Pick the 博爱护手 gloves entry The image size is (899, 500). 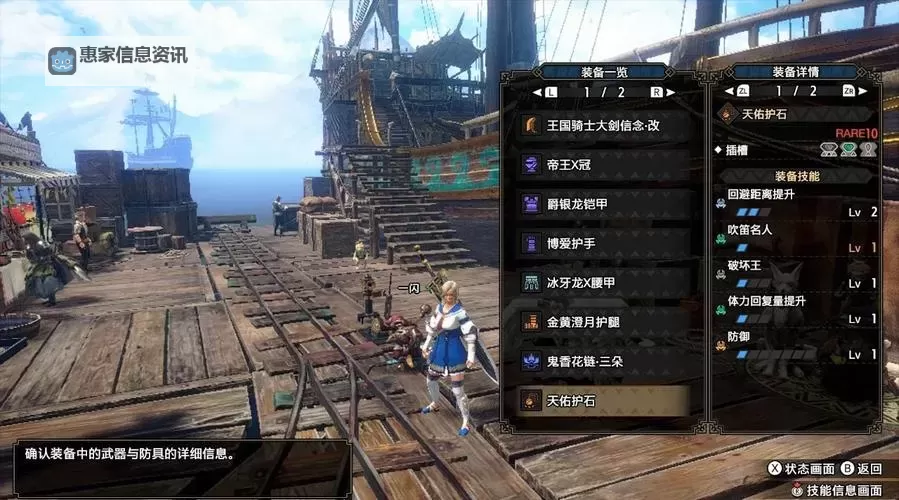click(x=603, y=244)
